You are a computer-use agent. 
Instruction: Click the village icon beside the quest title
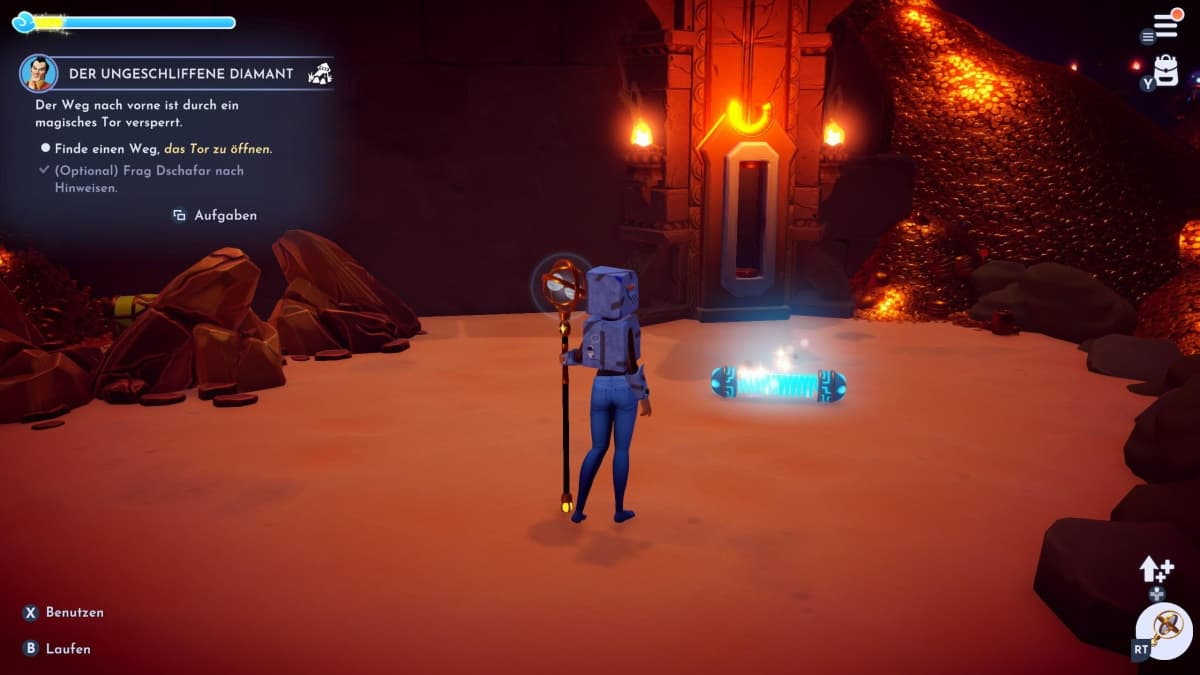pyautogui.click(x=319, y=73)
